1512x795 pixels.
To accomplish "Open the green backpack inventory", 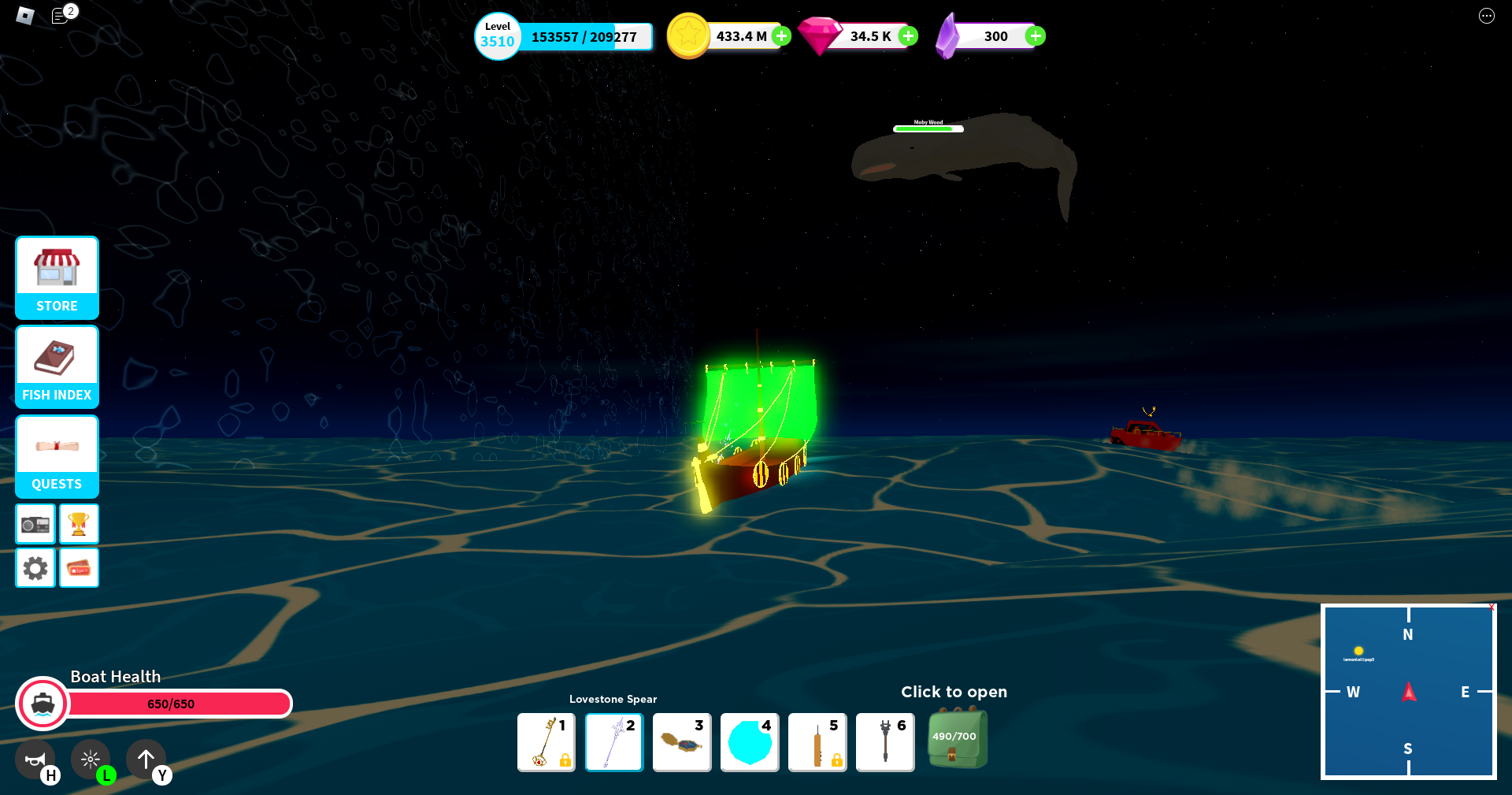I will click(x=956, y=739).
